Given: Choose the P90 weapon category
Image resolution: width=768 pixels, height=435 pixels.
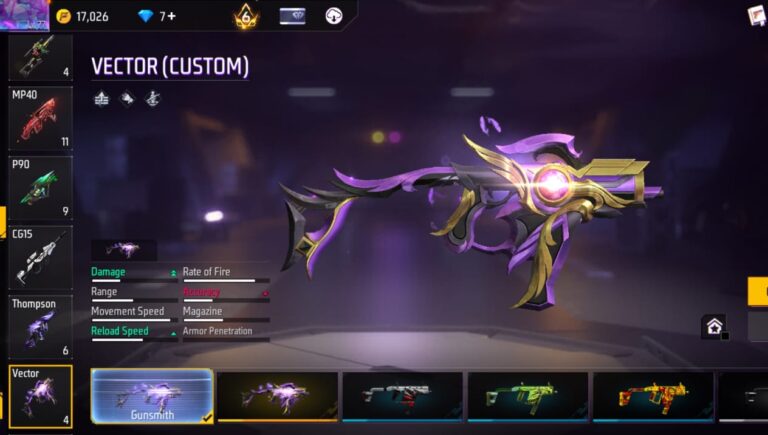Looking at the screenshot, I should (40, 187).
